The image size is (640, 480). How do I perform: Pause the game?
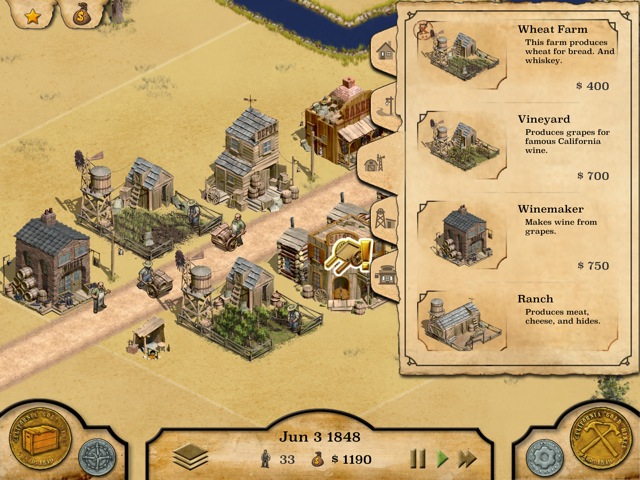(418, 459)
